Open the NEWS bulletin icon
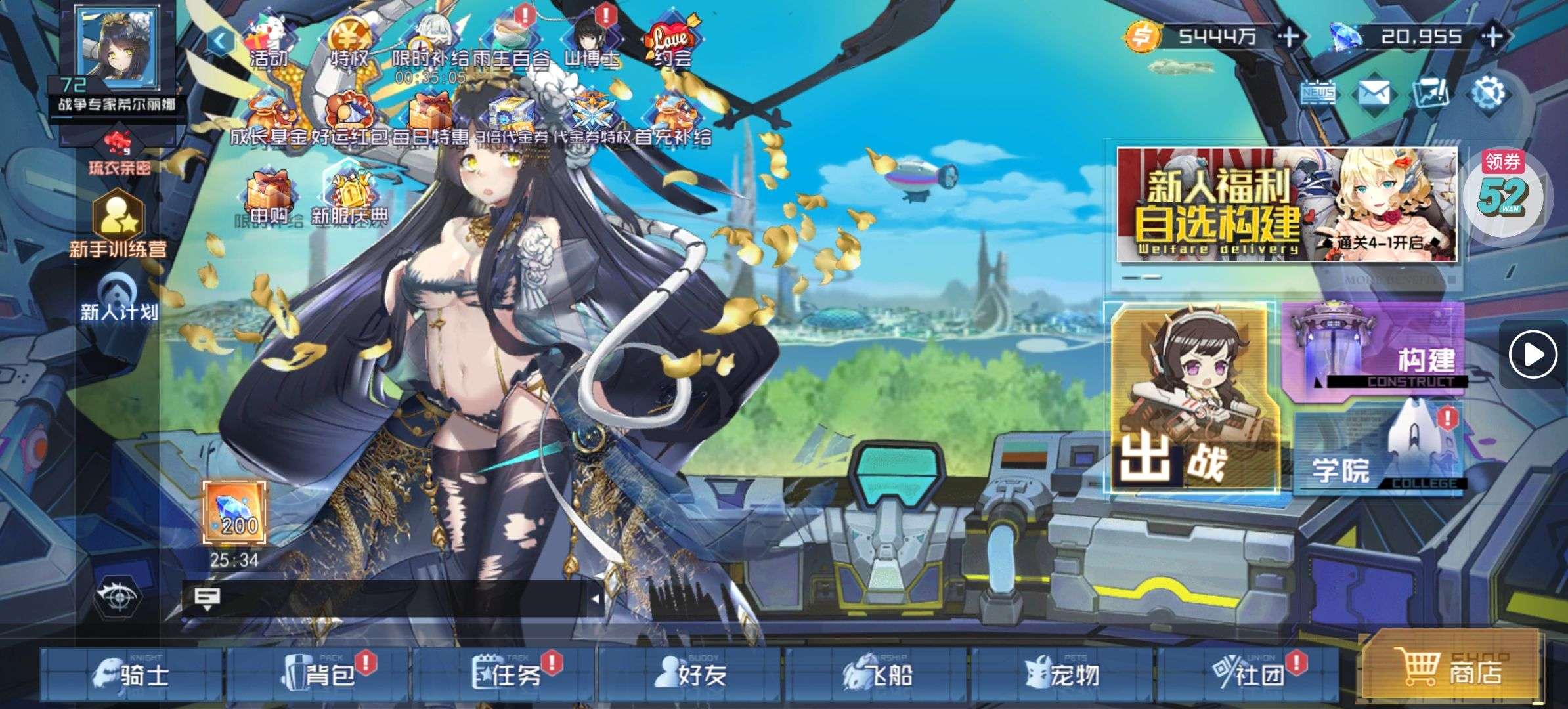The height and width of the screenshot is (709, 1568). click(1318, 94)
